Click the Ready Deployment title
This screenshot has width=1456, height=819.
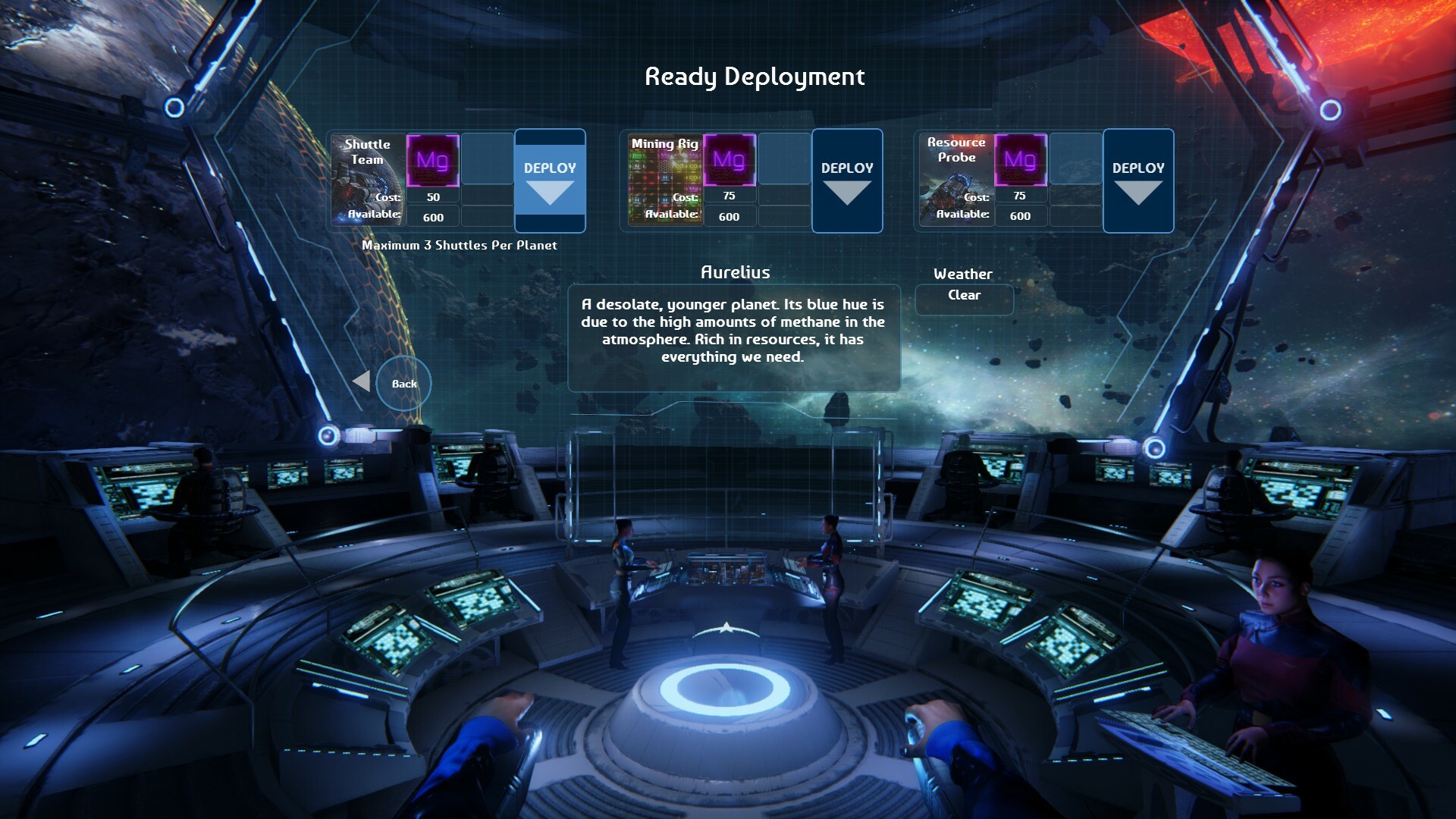(x=755, y=76)
